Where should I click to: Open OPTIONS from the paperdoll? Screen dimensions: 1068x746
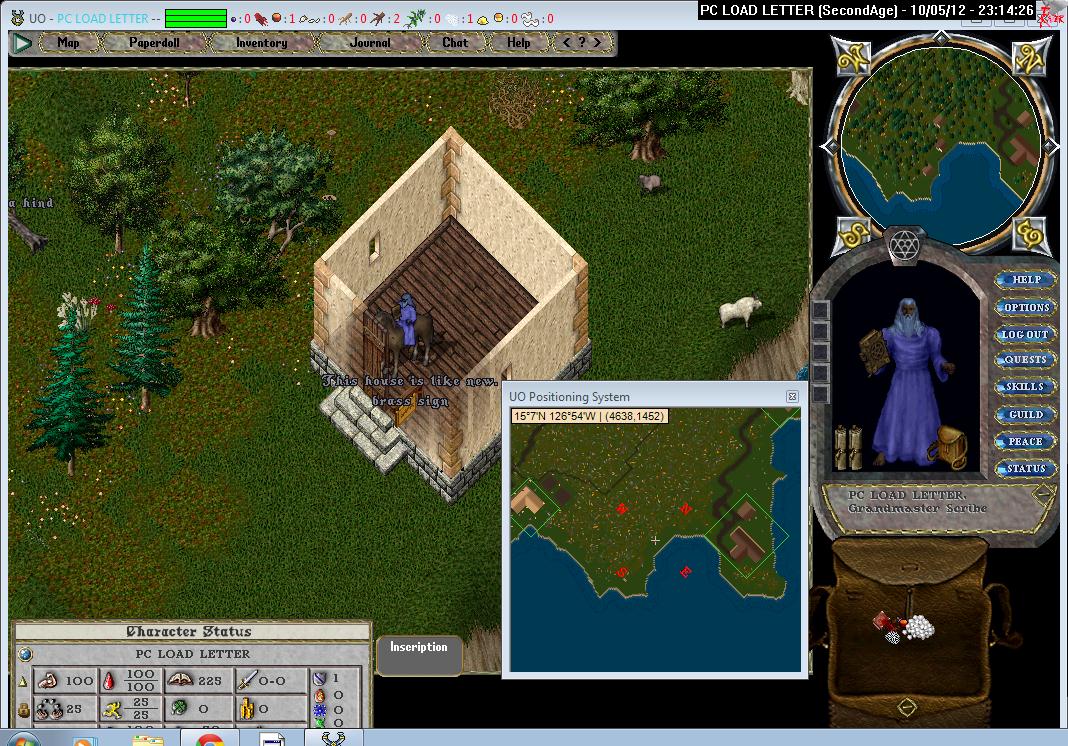click(1026, 307)
